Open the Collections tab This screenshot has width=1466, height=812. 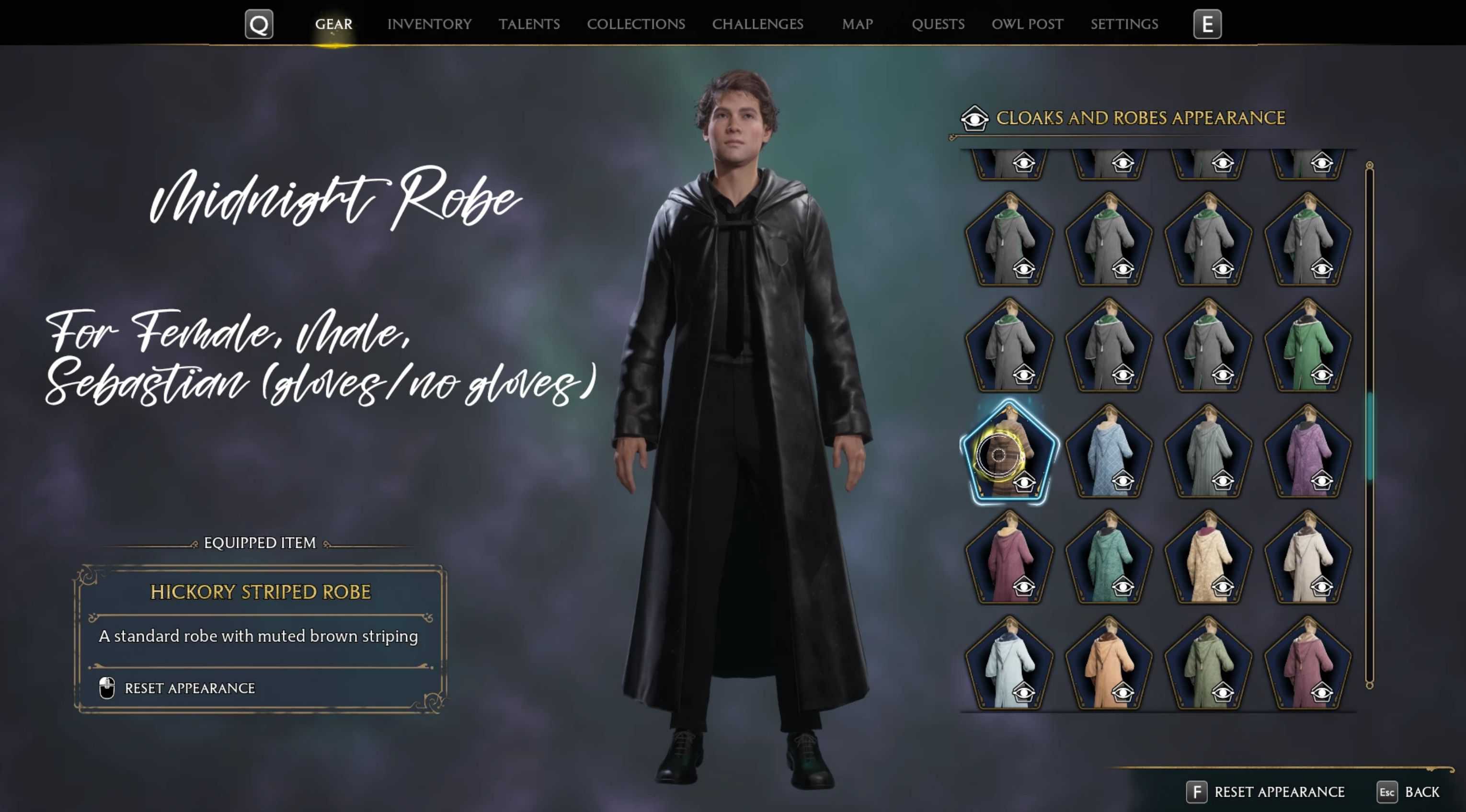(636, 24)
